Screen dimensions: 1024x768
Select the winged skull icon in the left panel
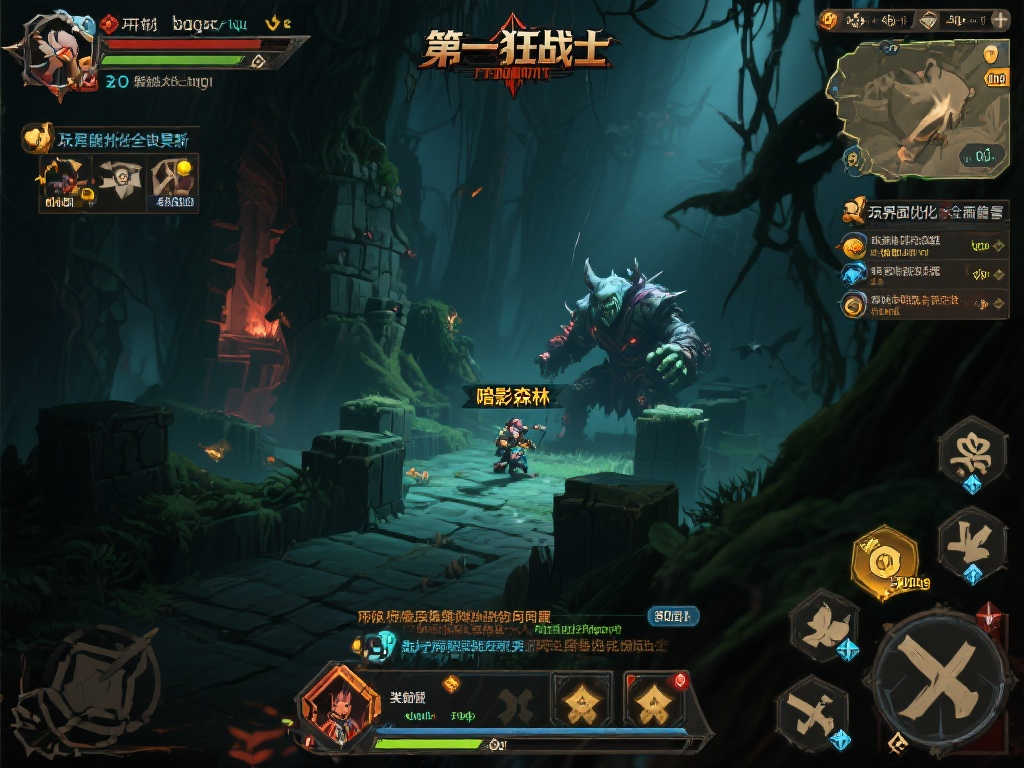point(119,182)
